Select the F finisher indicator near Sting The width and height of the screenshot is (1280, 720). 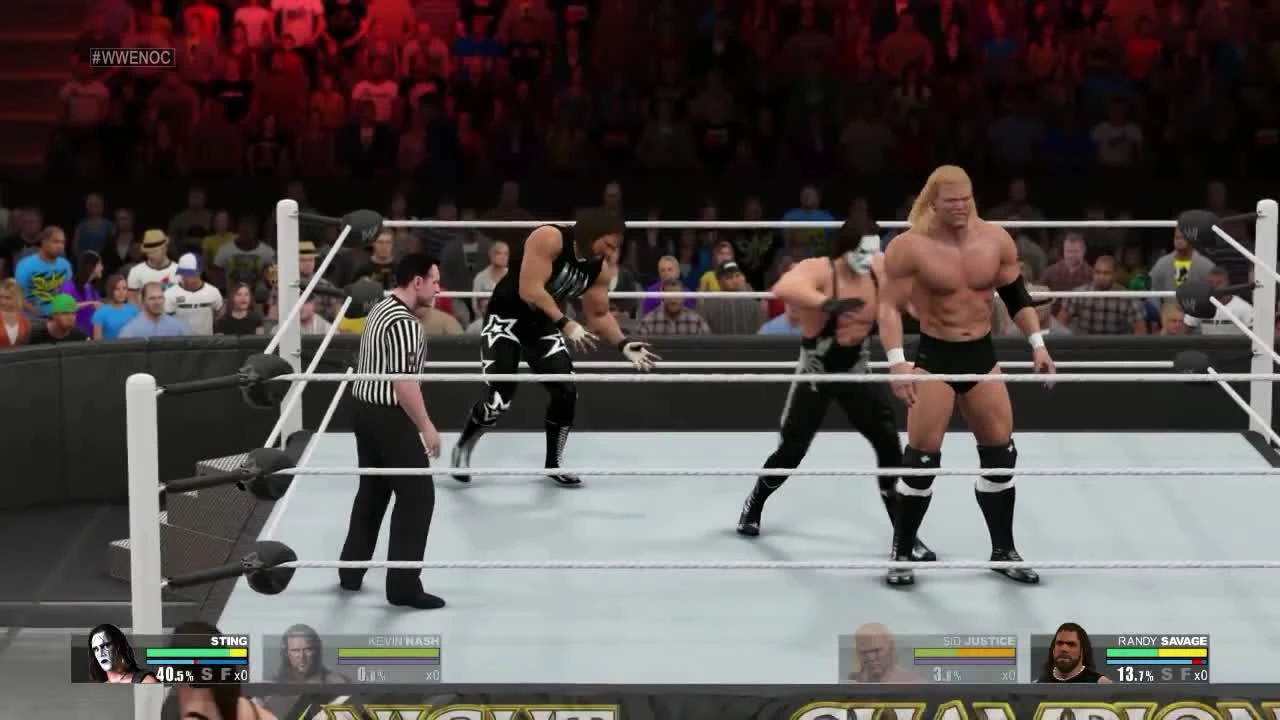click(225, 673)
